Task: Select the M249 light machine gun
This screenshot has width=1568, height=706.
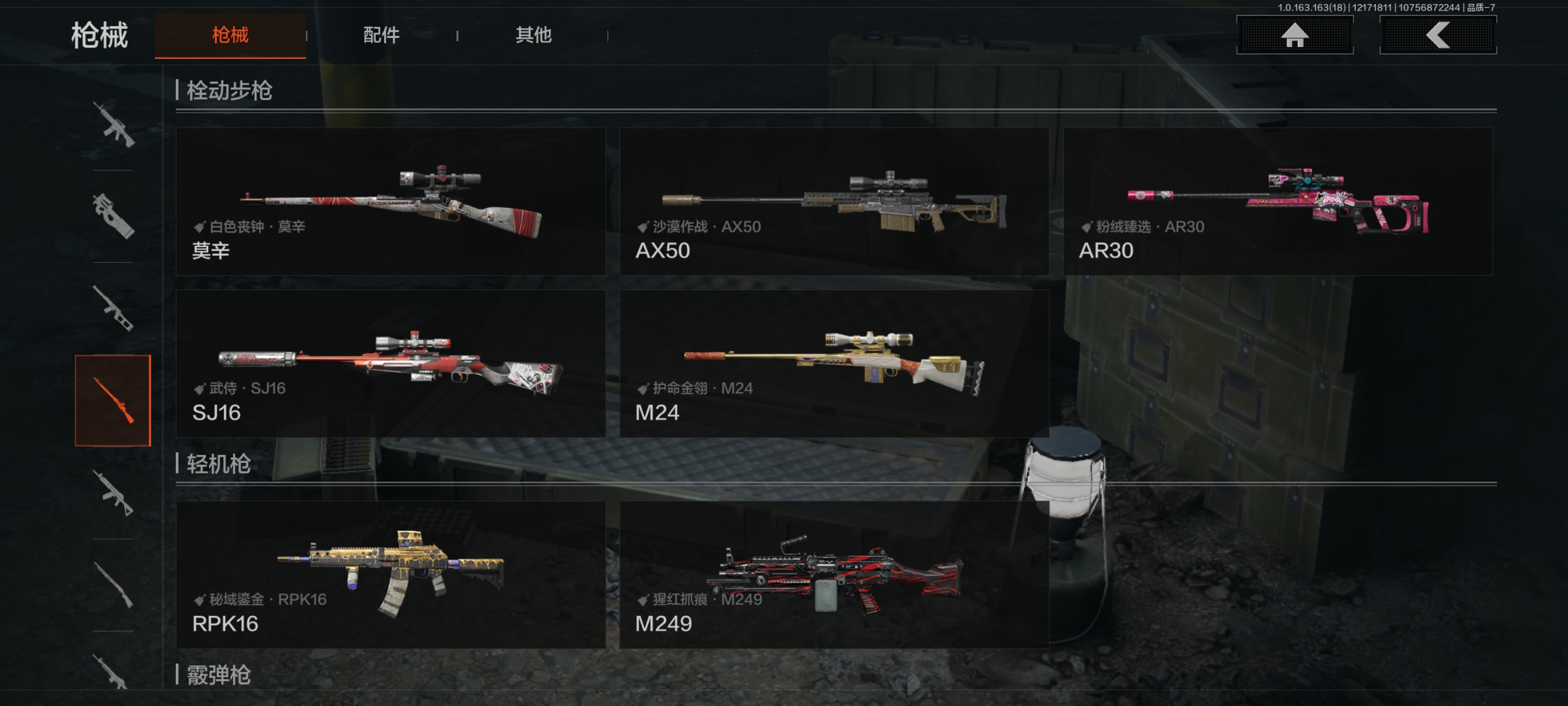Action: coord(833,574)
